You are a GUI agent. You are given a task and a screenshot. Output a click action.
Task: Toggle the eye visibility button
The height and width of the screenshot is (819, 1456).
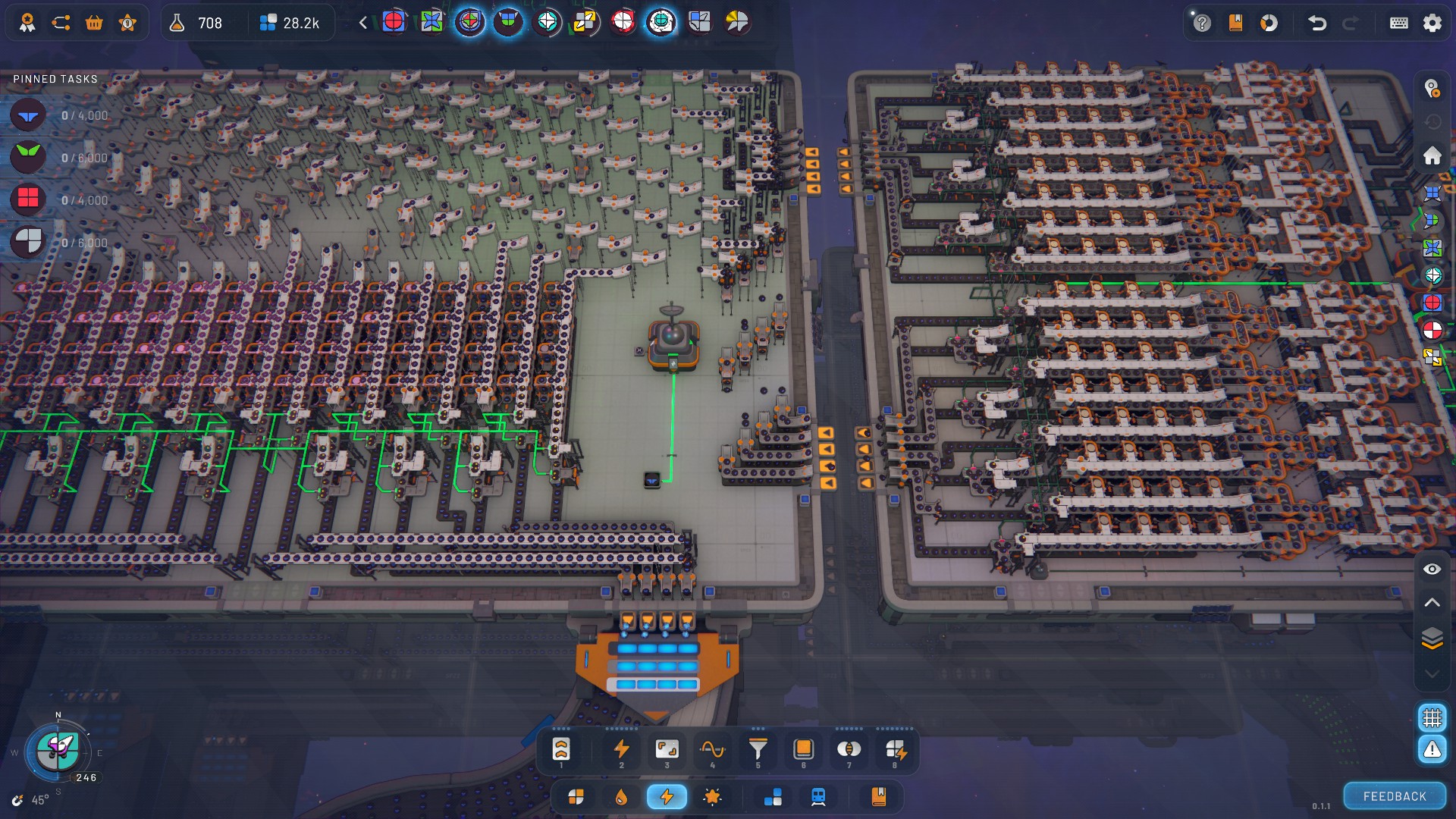1432,569
